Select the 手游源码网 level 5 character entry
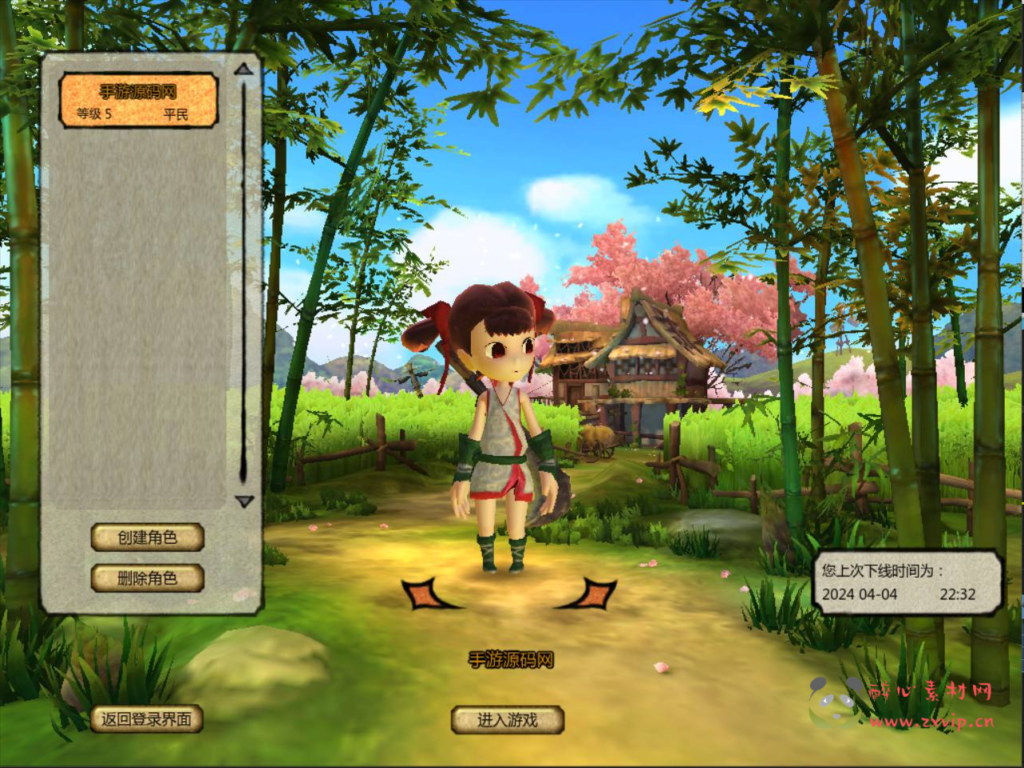This screenshot has width=1024, height=768. (139, 100)
